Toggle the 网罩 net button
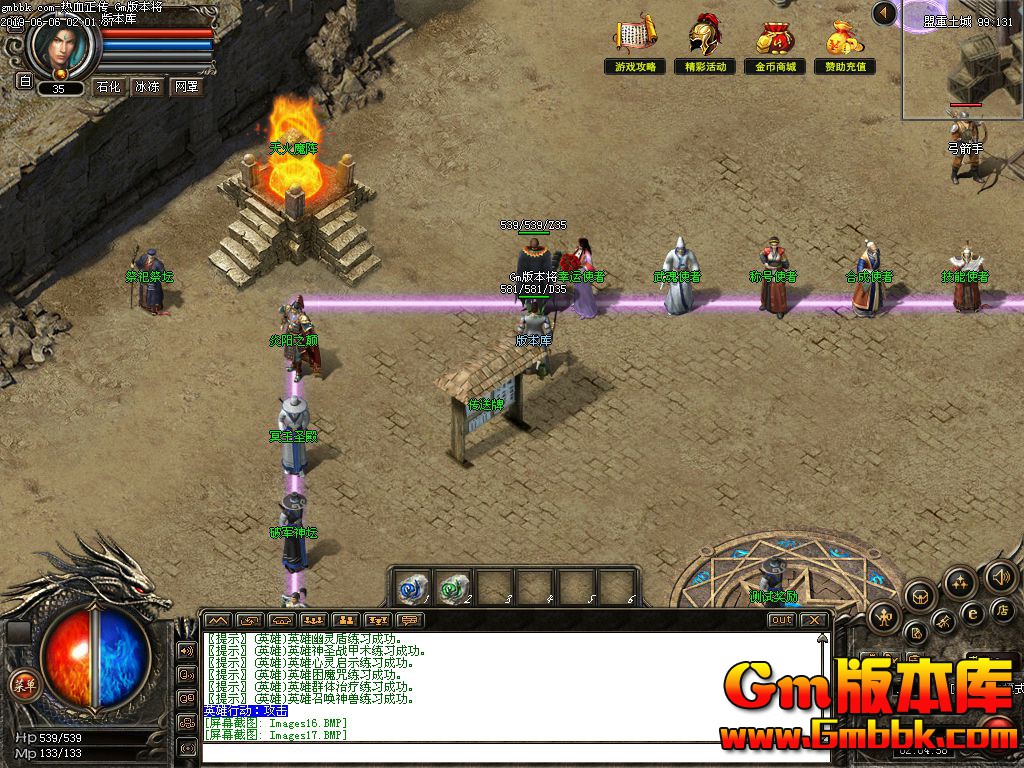 click(x=186, y=87)
